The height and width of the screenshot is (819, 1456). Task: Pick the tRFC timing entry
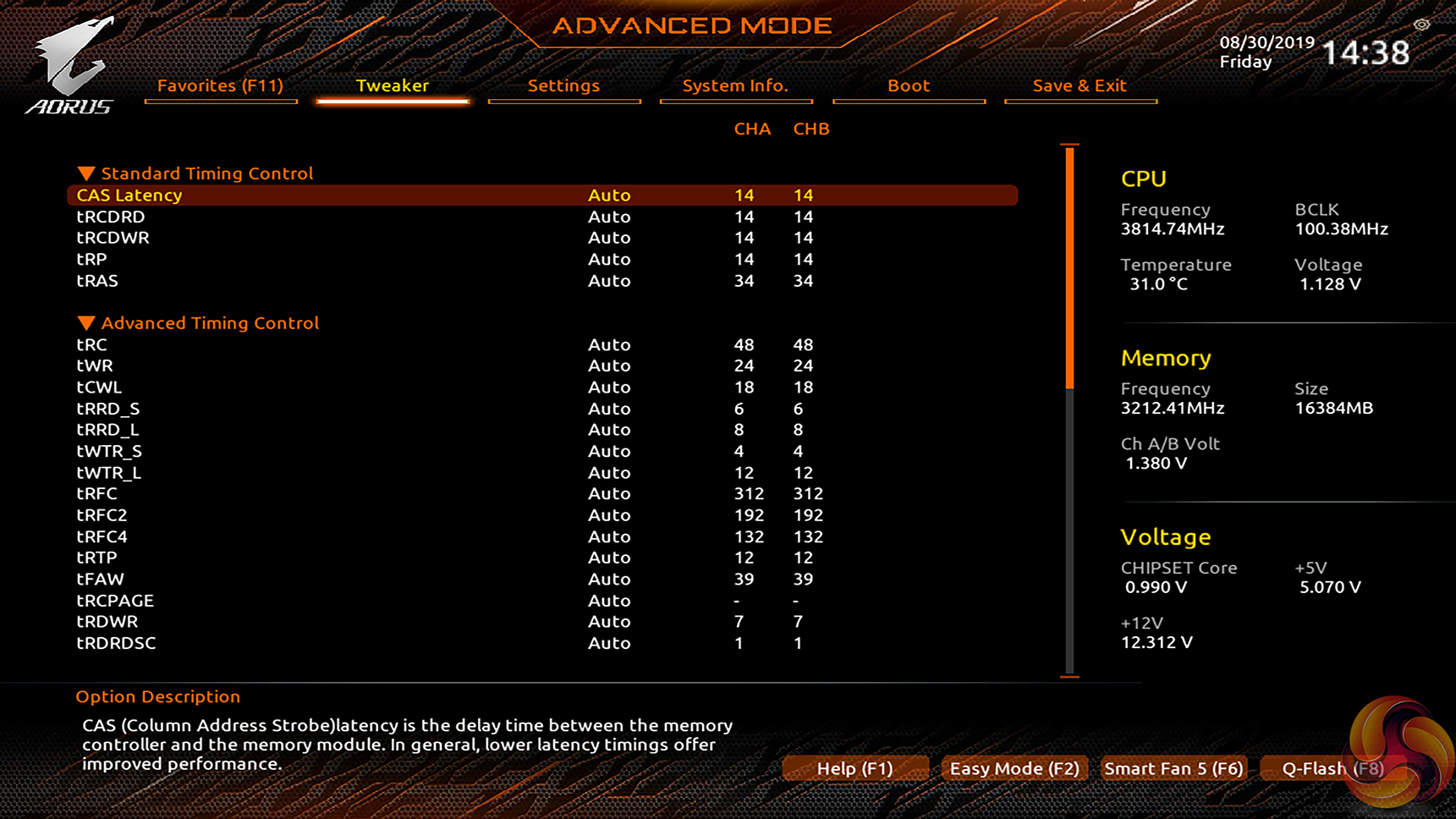[x=97, y=493]
